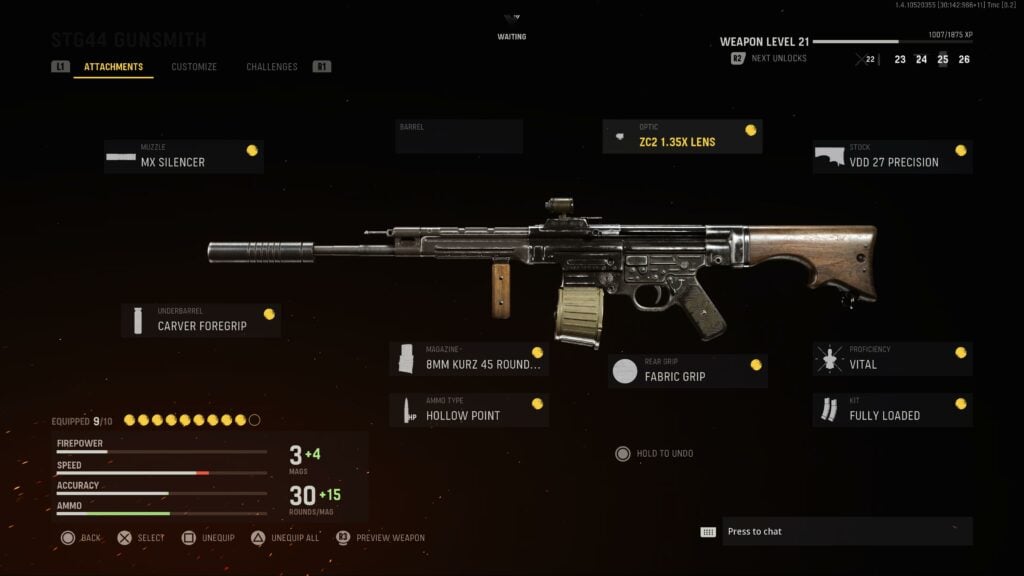Viewport: 1024px width, 576px height.
Task: Select the VDD 27 Precision stock slot
Action: click(x=892, y=157)
